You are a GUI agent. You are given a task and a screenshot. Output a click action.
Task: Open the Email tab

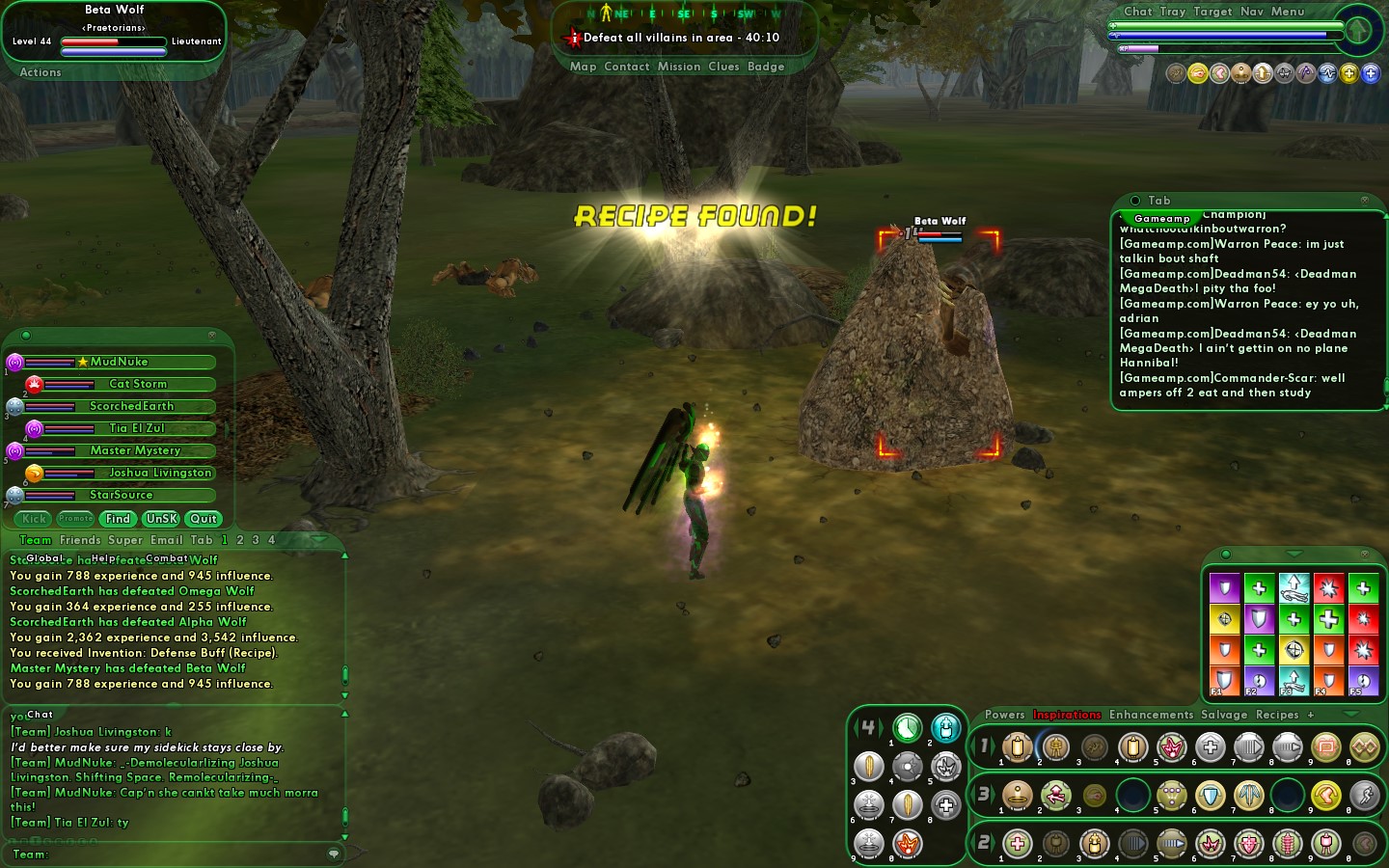pos(166,540)
